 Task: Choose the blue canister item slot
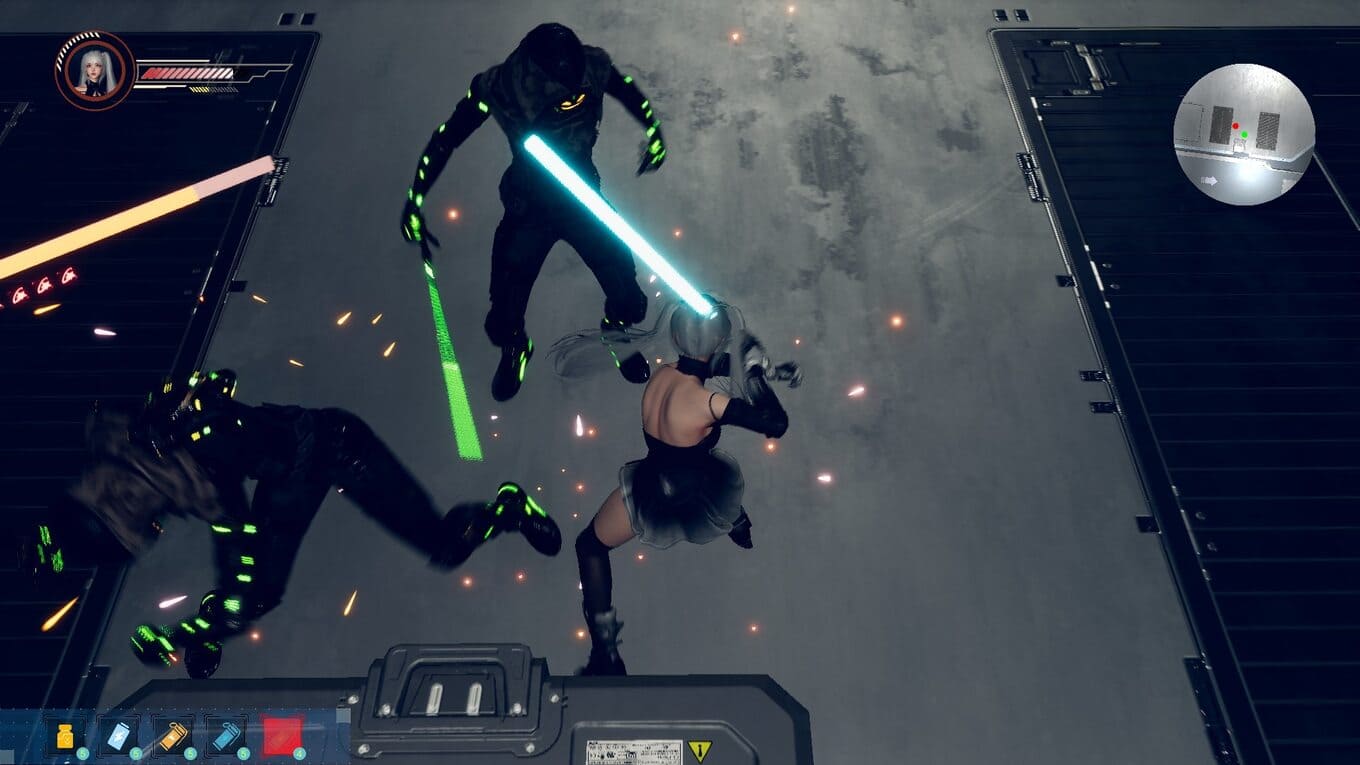pos(226,736)
